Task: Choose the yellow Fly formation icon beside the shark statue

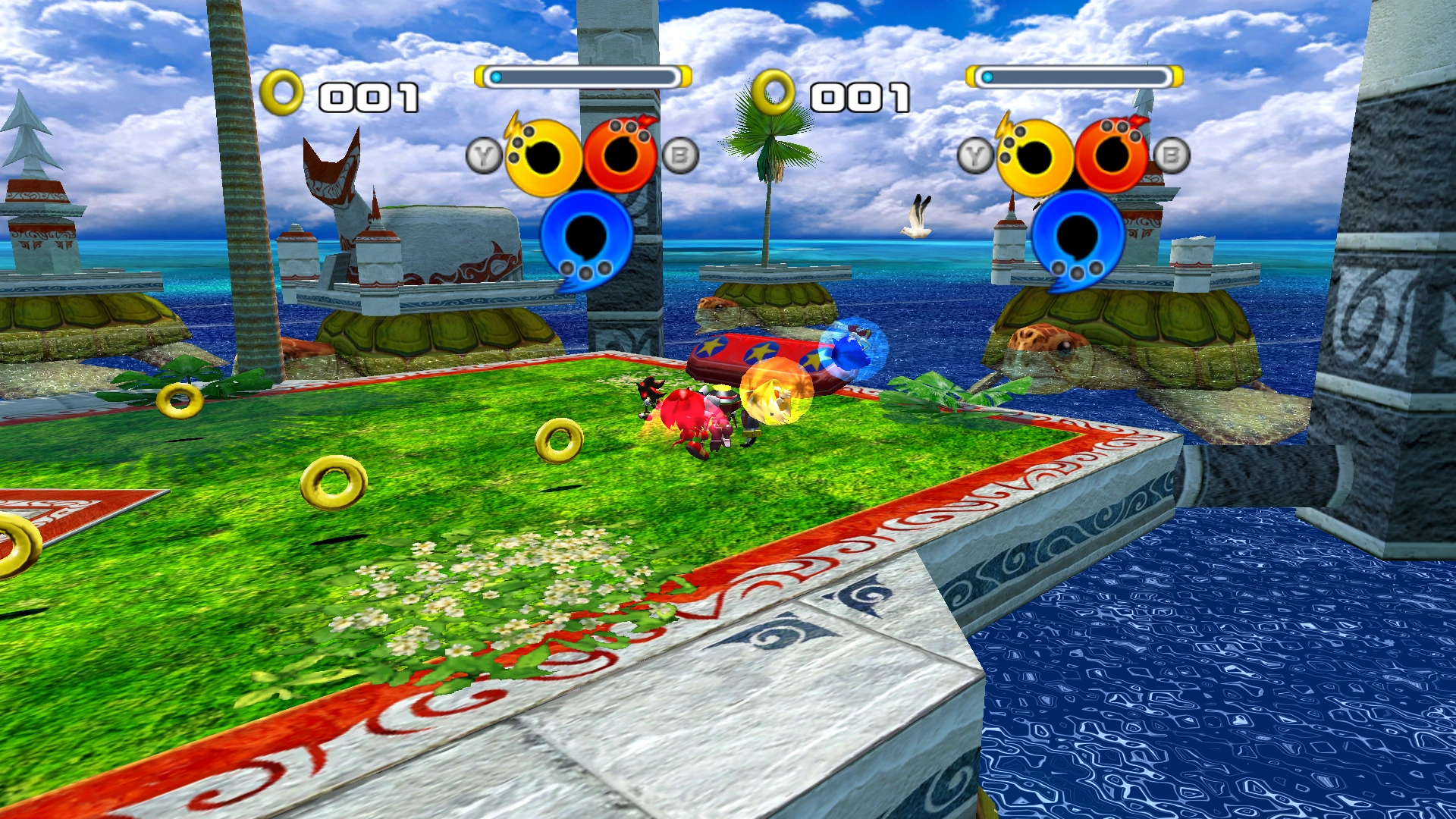Action: click(x=543, y=158)
